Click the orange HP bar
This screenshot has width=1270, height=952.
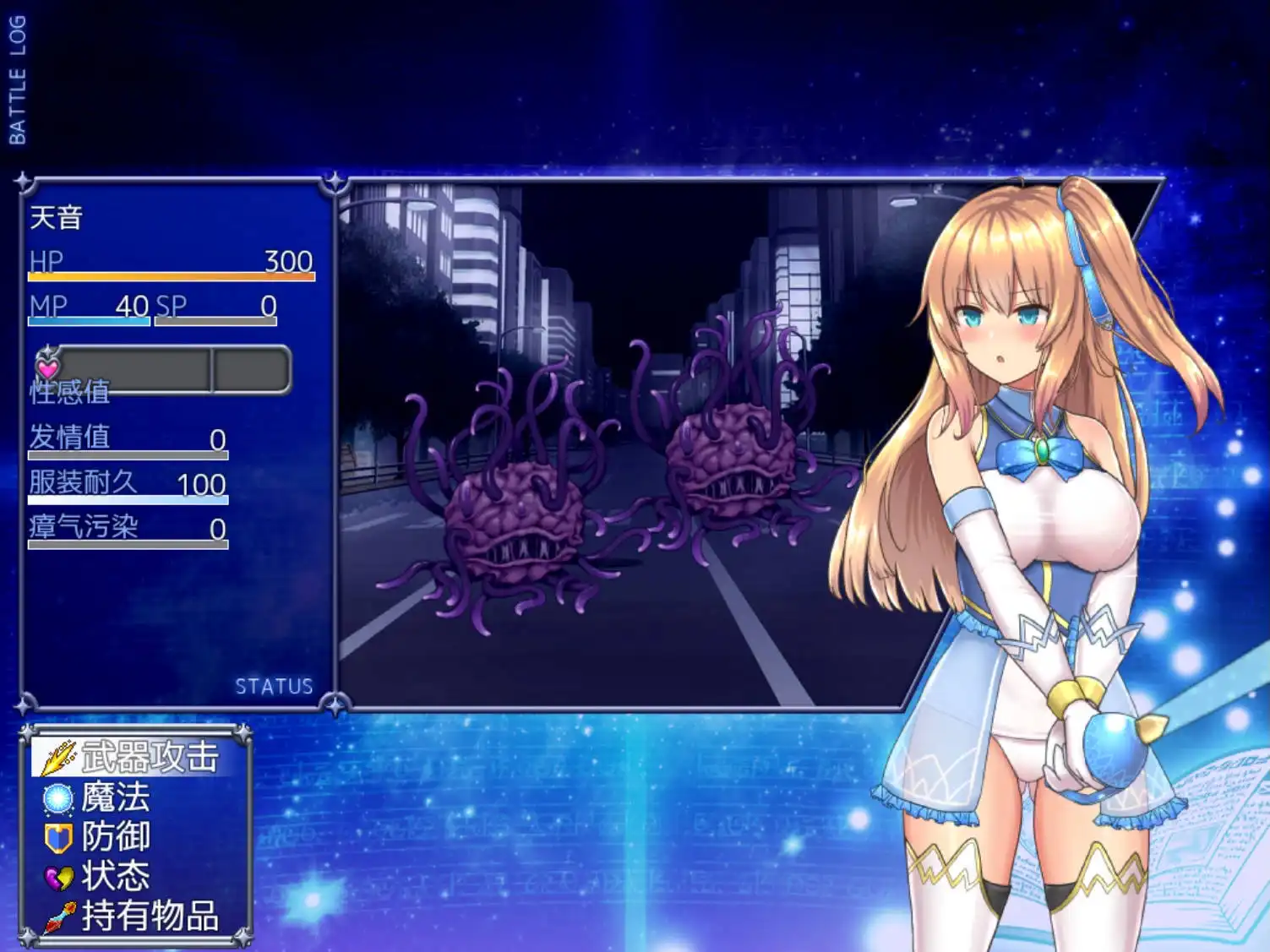pos(169,277)
